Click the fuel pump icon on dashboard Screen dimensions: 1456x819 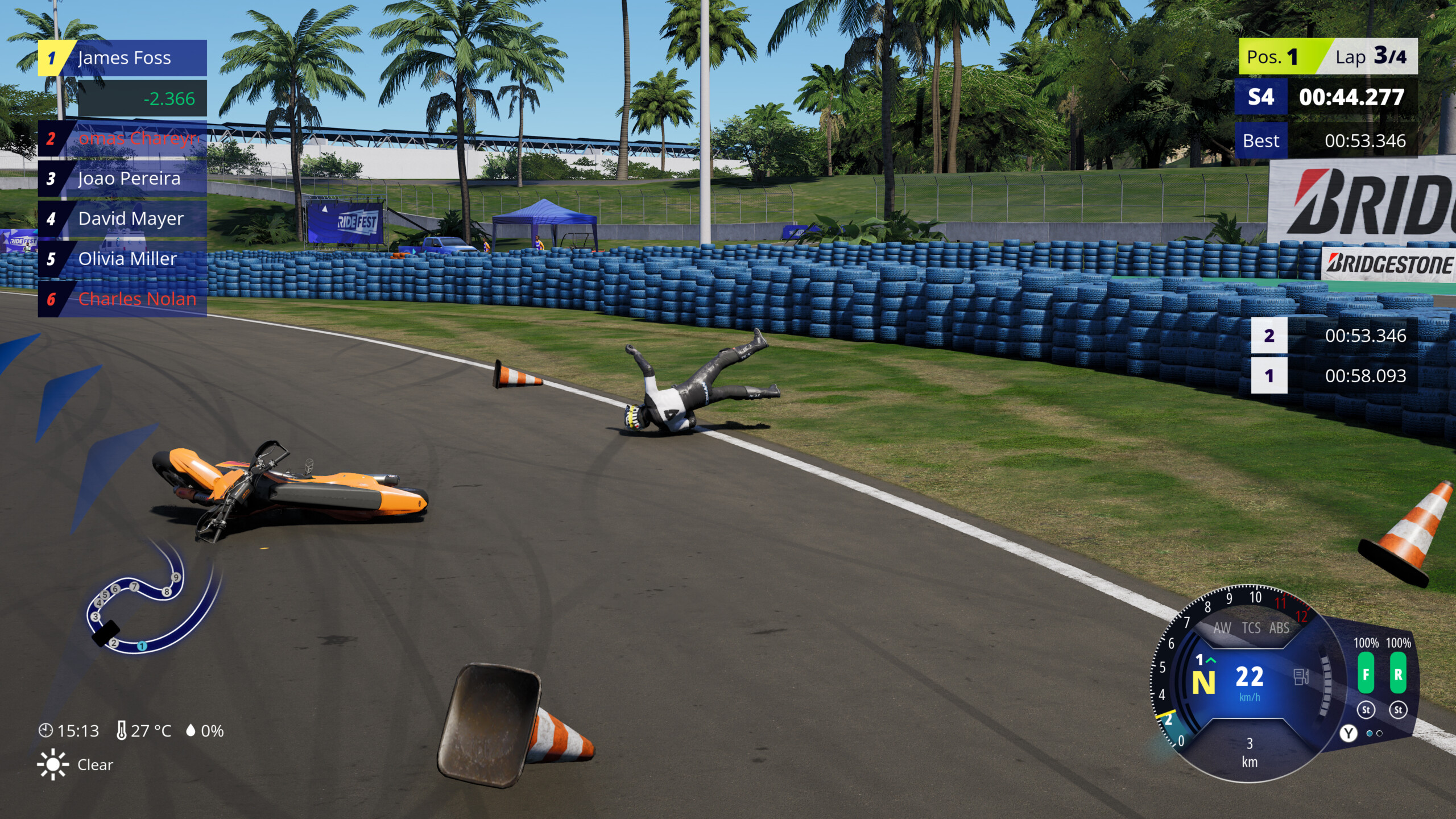click(1301, 677)
